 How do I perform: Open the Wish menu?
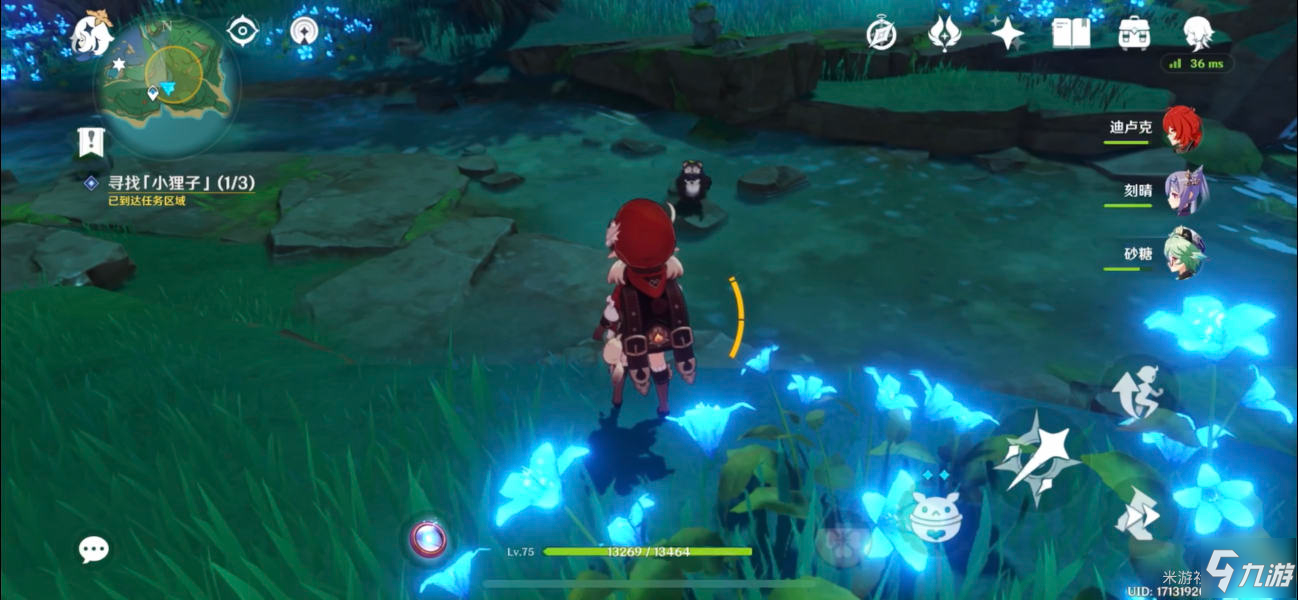[944, 34]
